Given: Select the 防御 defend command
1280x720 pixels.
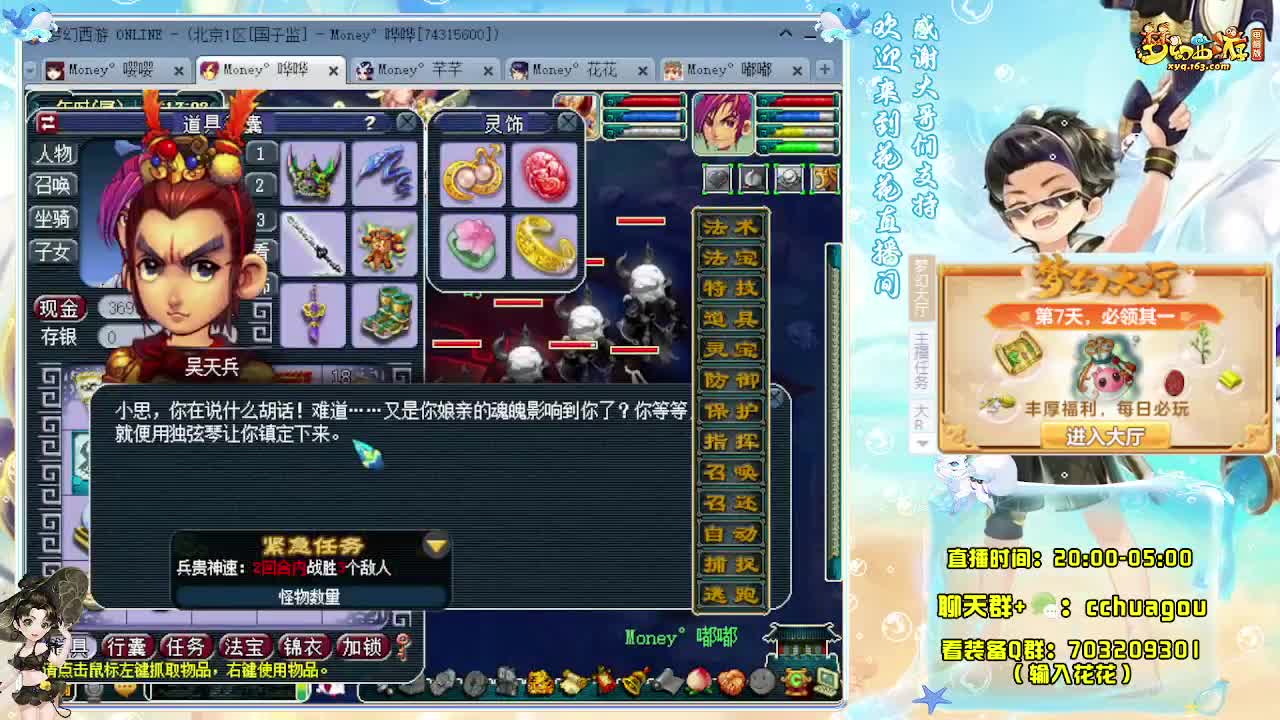Looking at the screenshot, I should coord(730,380).
